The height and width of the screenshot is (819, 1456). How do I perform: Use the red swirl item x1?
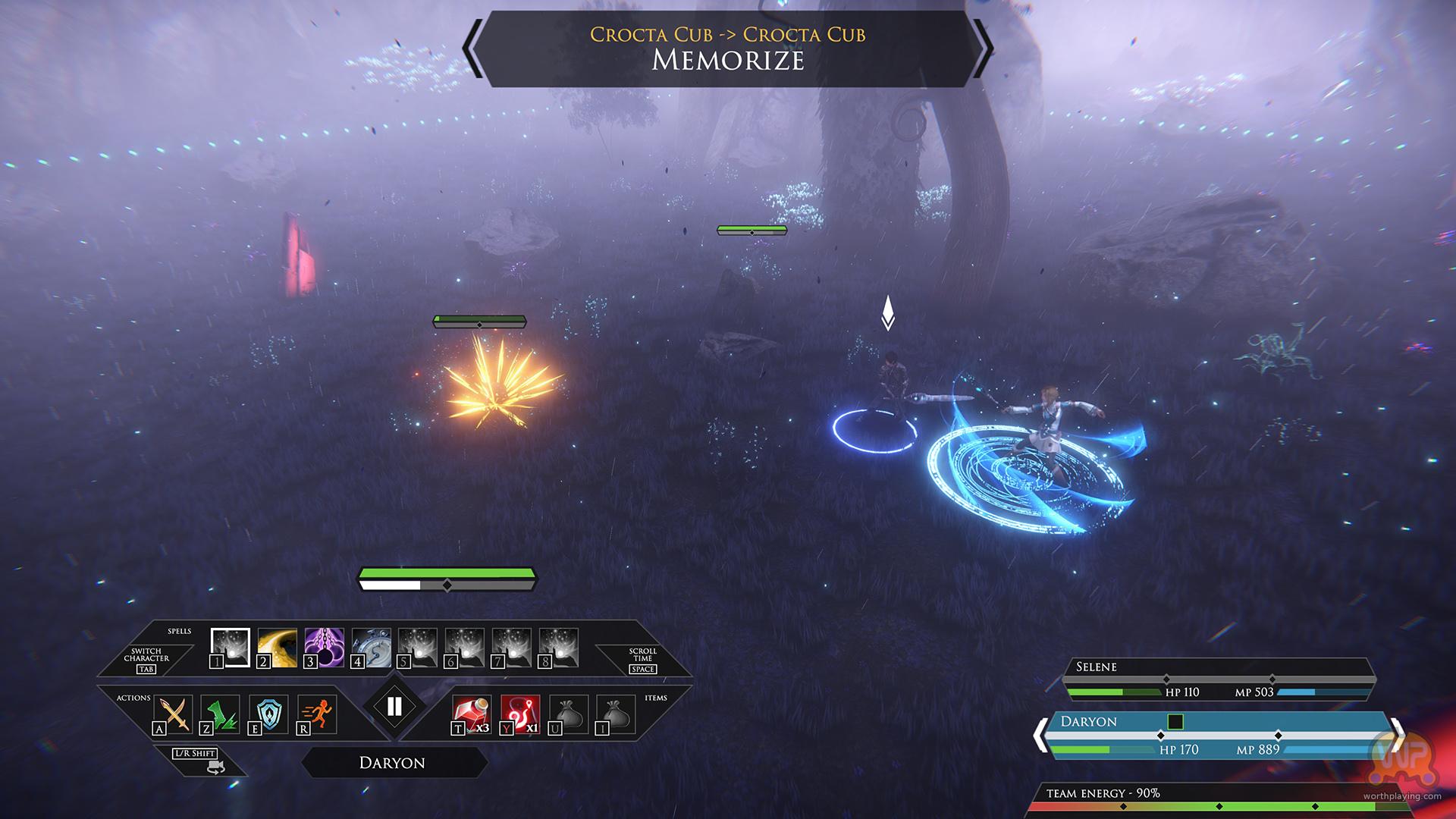(520, 714)
